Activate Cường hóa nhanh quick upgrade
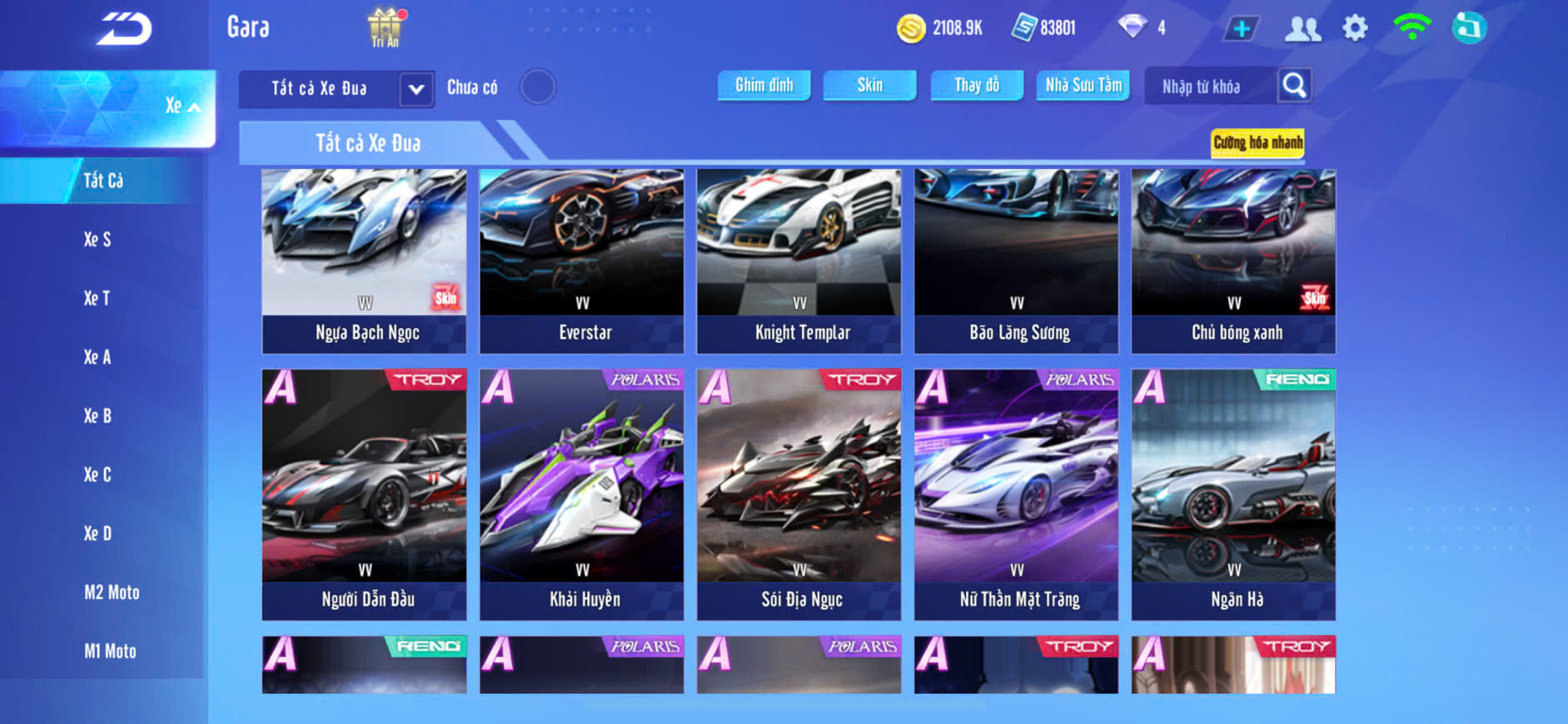Image resolution: width=1568 pixels, height=724 pixels. pyautogui.click(x=1257, y=143)
